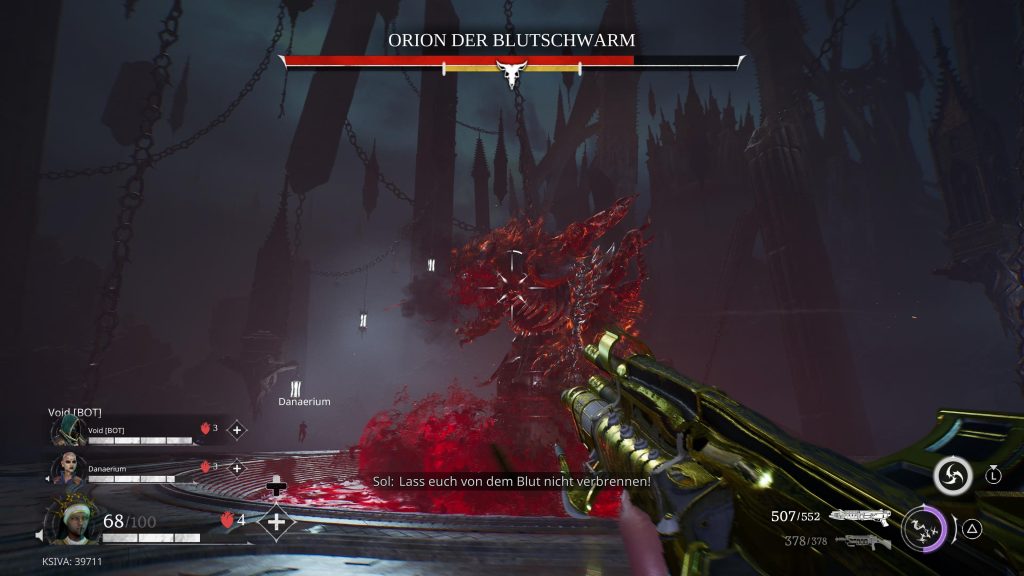Image resolution: width=1024 pixels, height=576 pixels.
Task: Select your own crowned character portrait
Action: (72, 520)
